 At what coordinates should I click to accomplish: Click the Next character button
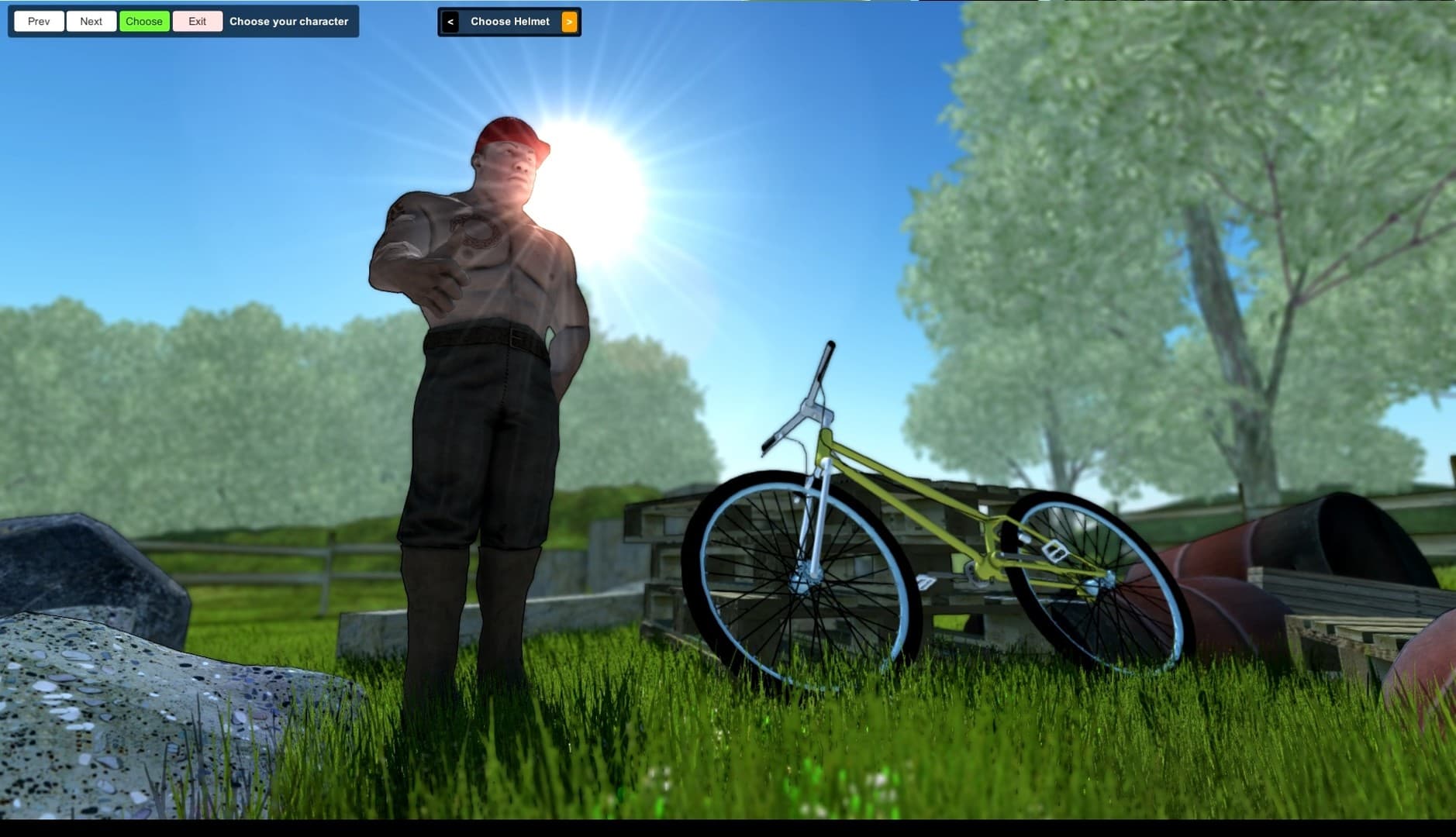pos(91,21)
